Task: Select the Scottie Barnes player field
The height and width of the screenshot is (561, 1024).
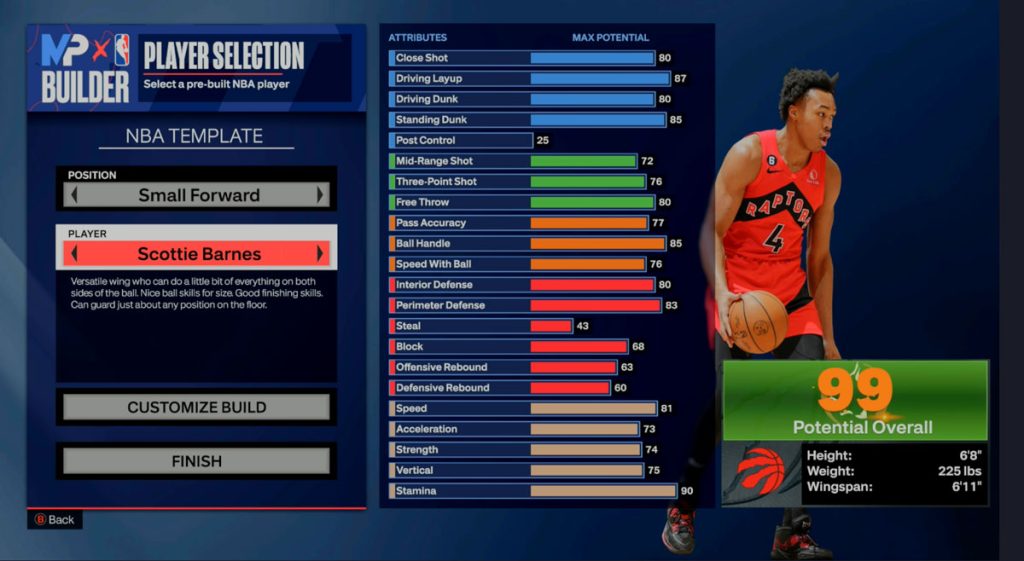Action: click(x=197, y=253)
